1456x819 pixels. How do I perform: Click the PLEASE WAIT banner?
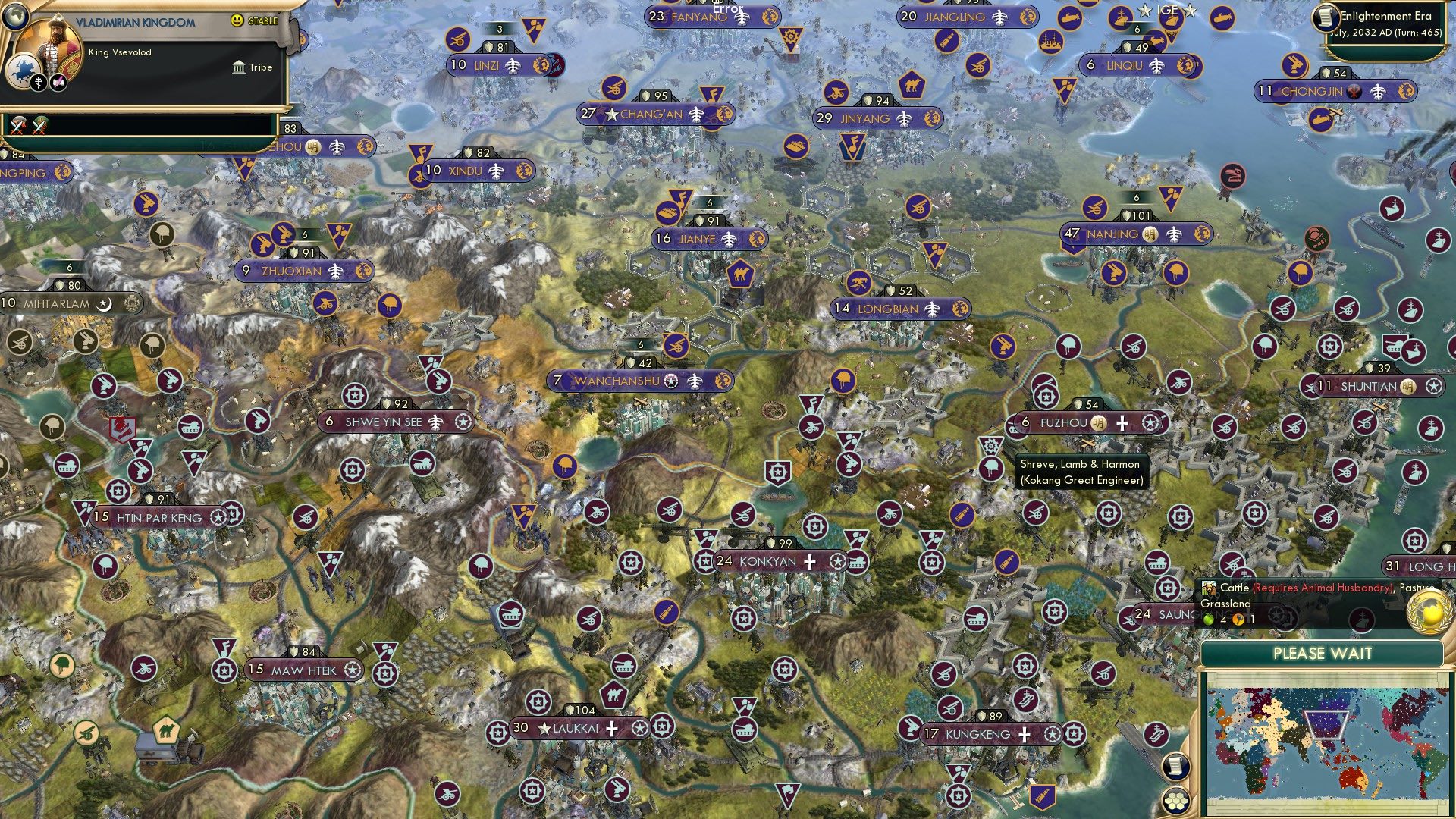click(1323, 653)
